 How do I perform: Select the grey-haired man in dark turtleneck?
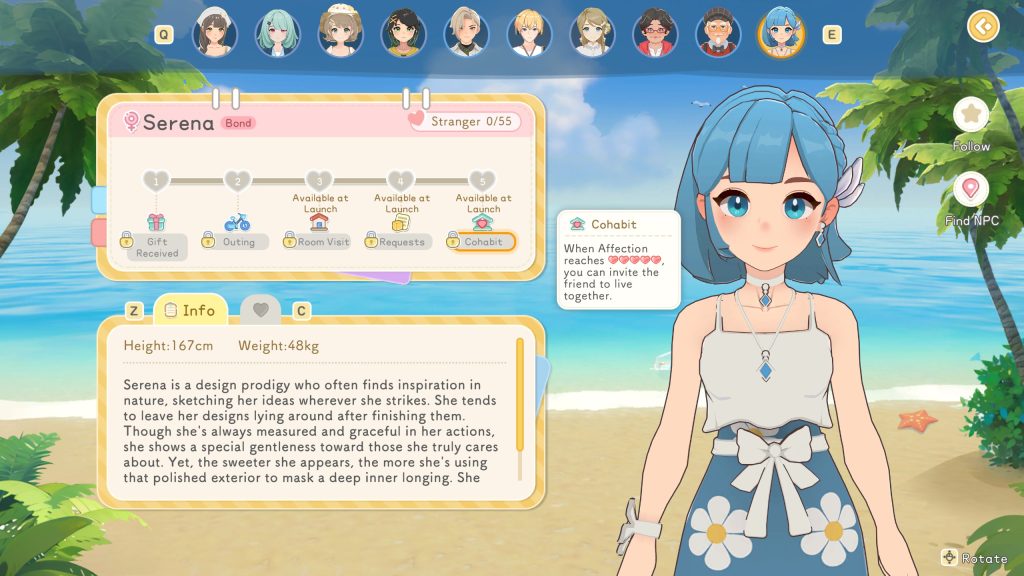(466, 33)
